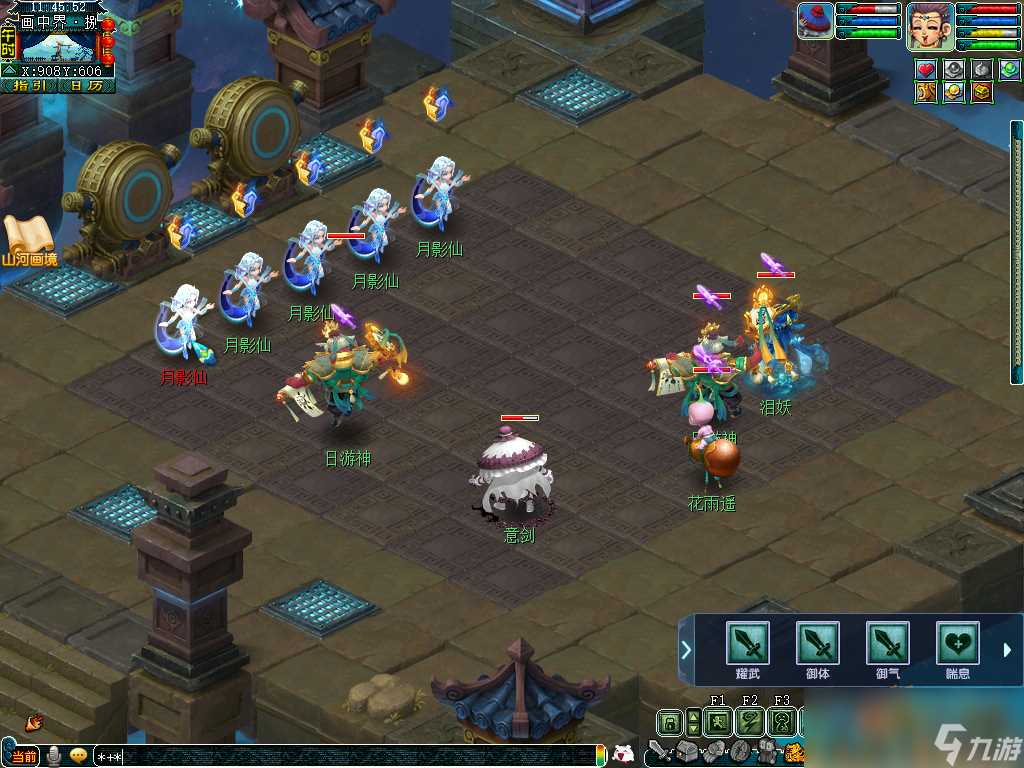Use the 御气 skill
This screenshot has height=768, width=1024.
887,643
